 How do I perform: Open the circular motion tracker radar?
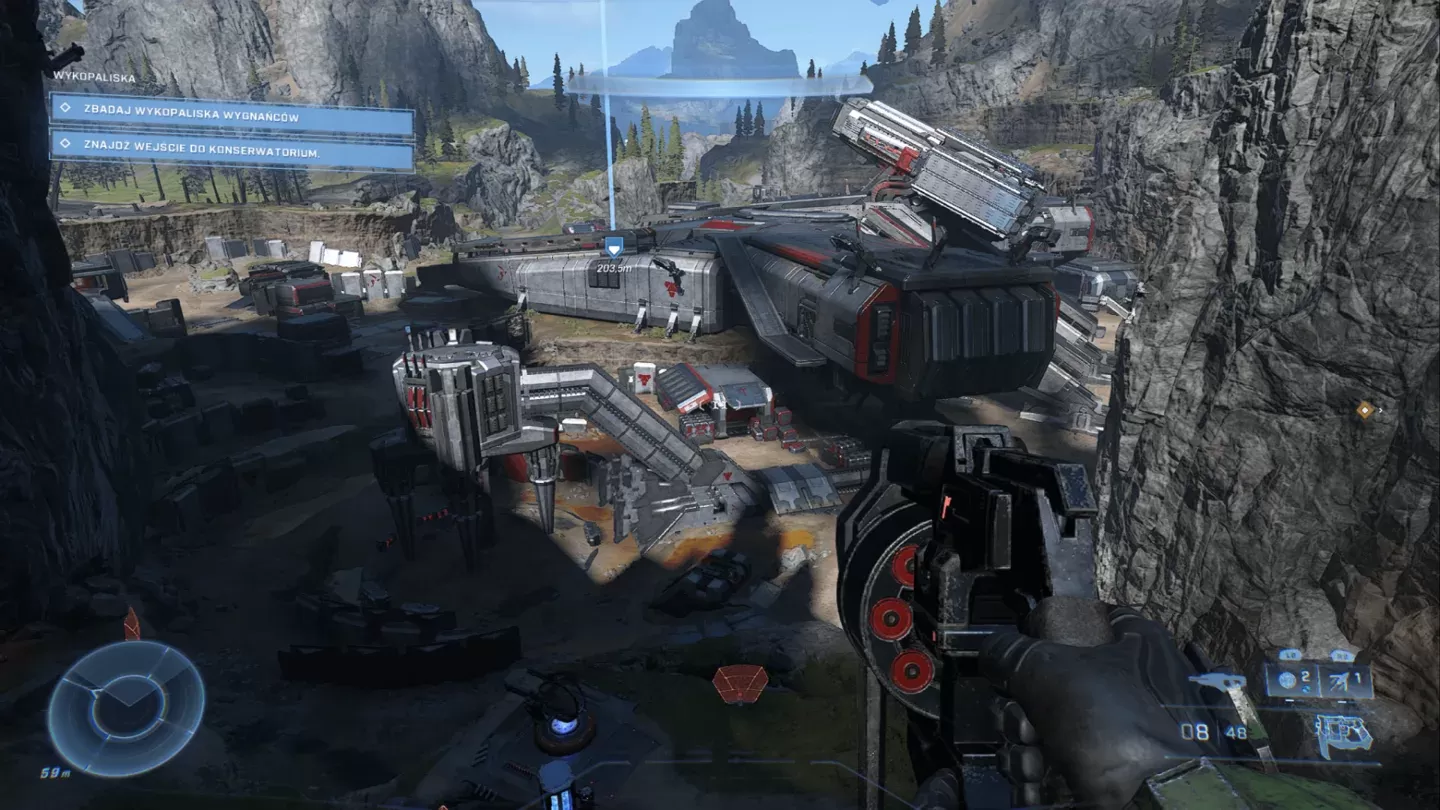[126, 707]
